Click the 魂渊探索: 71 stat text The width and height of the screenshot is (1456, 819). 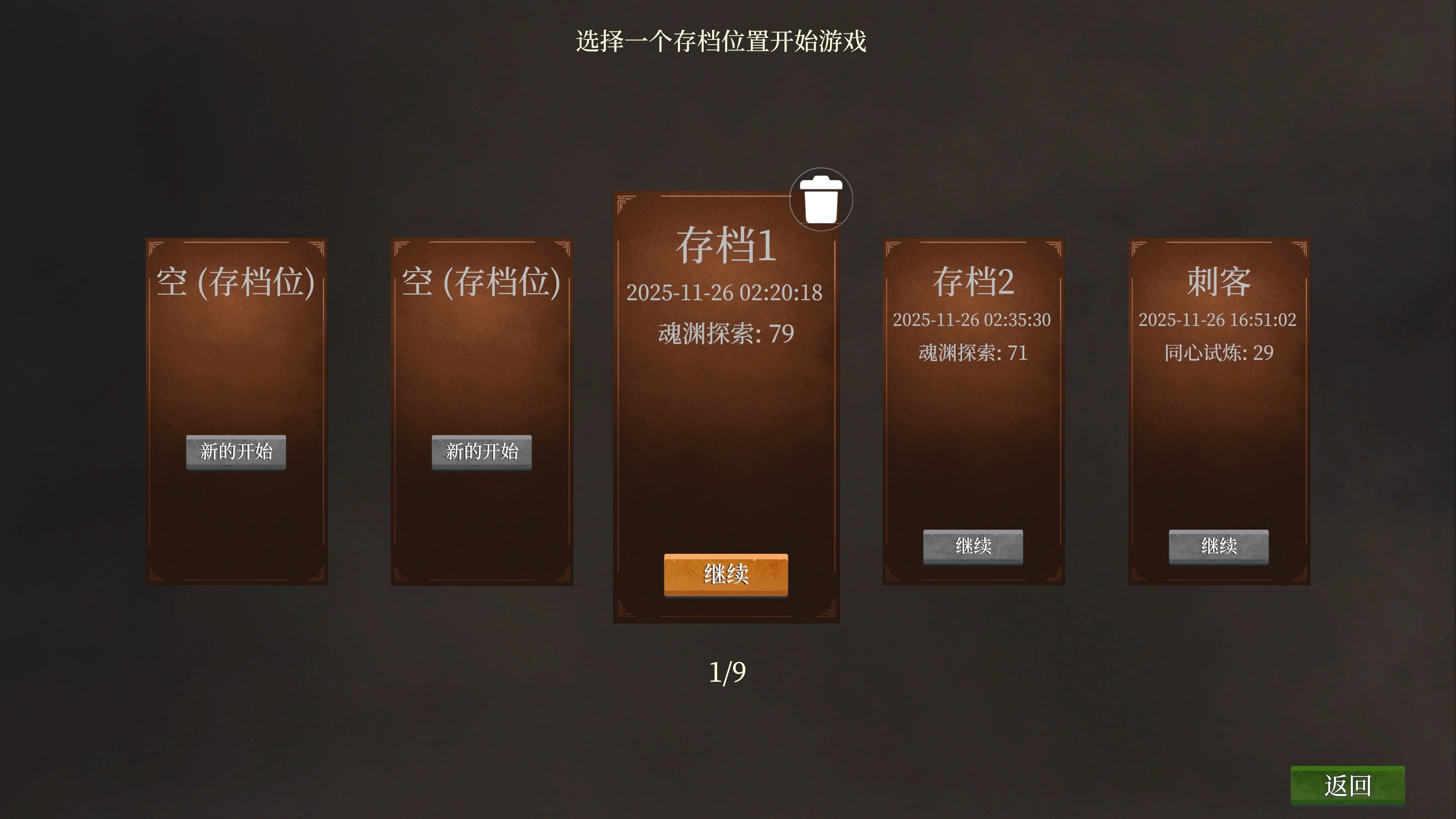pyautogui.click(x=973, y=352)
